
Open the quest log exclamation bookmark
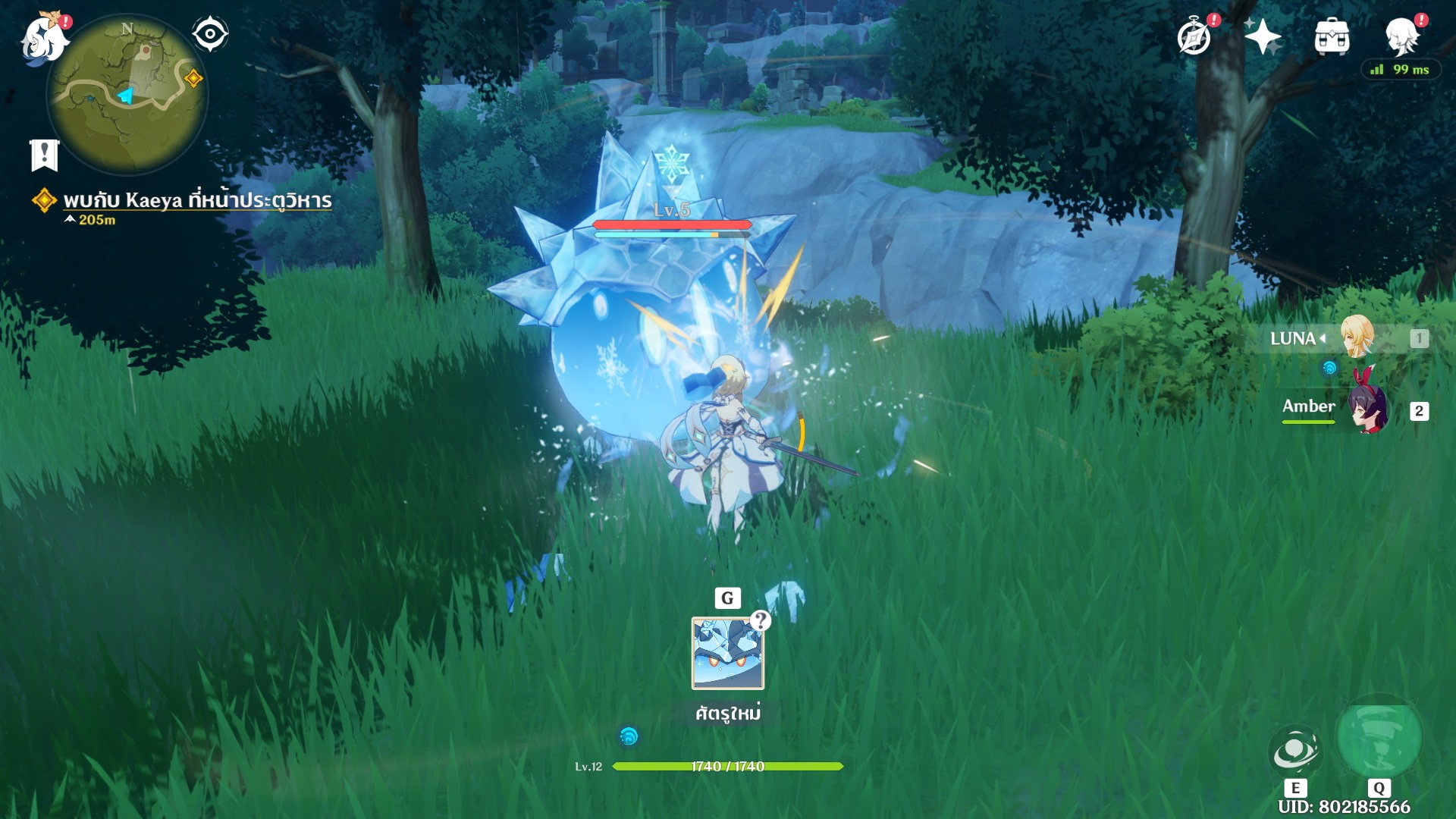pyautogui.click(x=44, y=155)
